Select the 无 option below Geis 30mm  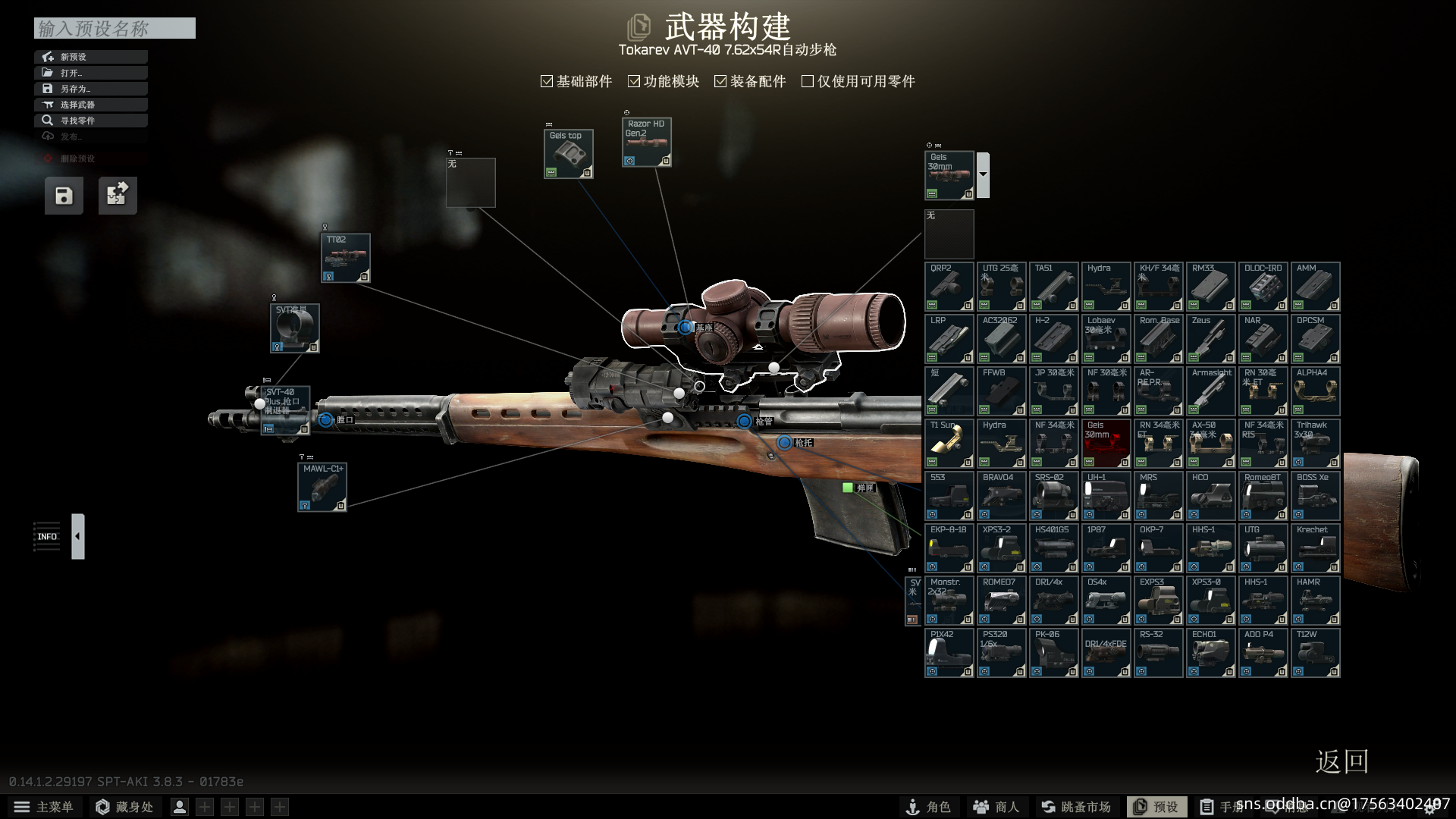point(949,234)
